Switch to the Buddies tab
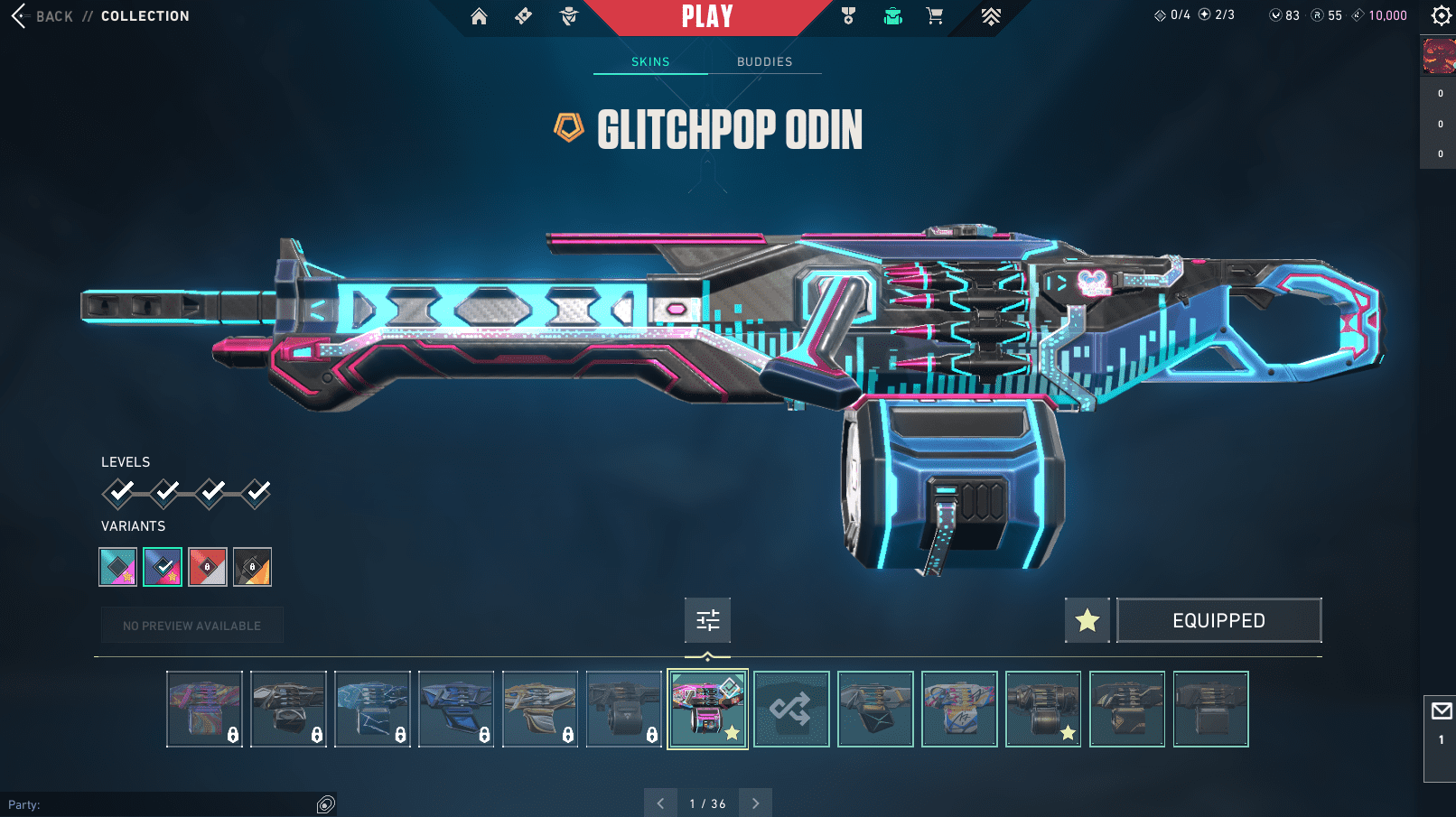 pos(764,61)
